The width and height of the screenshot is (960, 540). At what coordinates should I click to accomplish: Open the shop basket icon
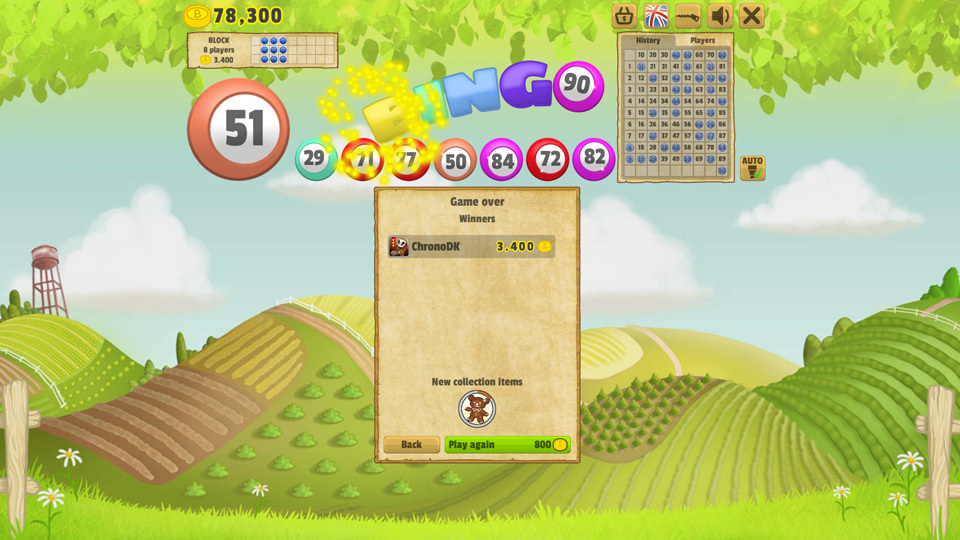click(624, 16)
